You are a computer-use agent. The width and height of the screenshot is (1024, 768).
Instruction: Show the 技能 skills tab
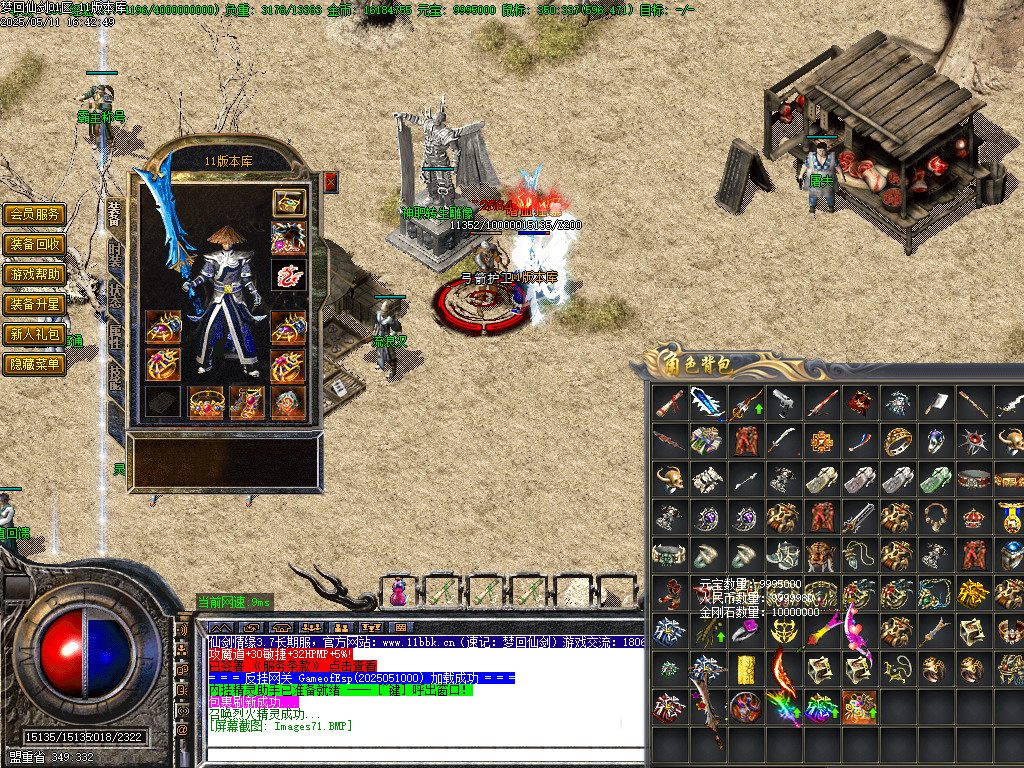[x=114, y=377]
